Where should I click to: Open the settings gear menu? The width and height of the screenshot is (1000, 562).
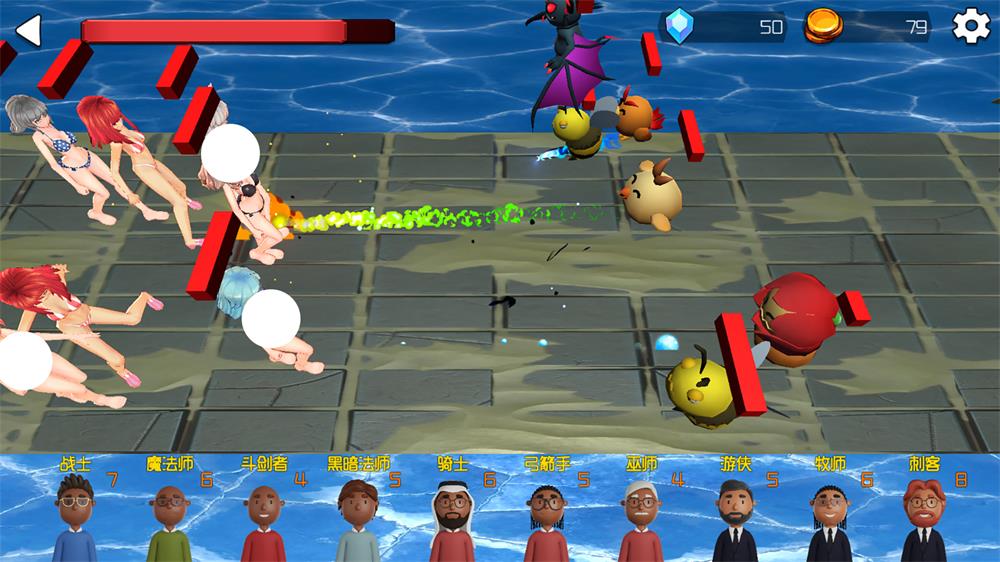point(970,27)
